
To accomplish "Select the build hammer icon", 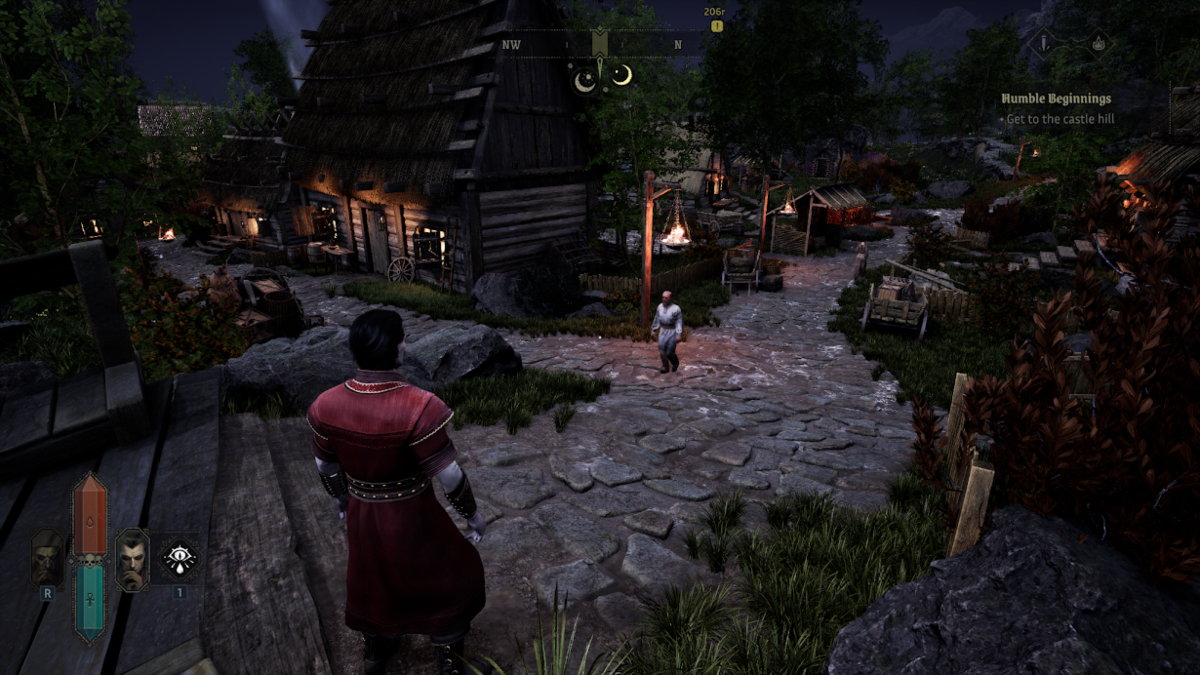I will click(x=1043, y=43).
